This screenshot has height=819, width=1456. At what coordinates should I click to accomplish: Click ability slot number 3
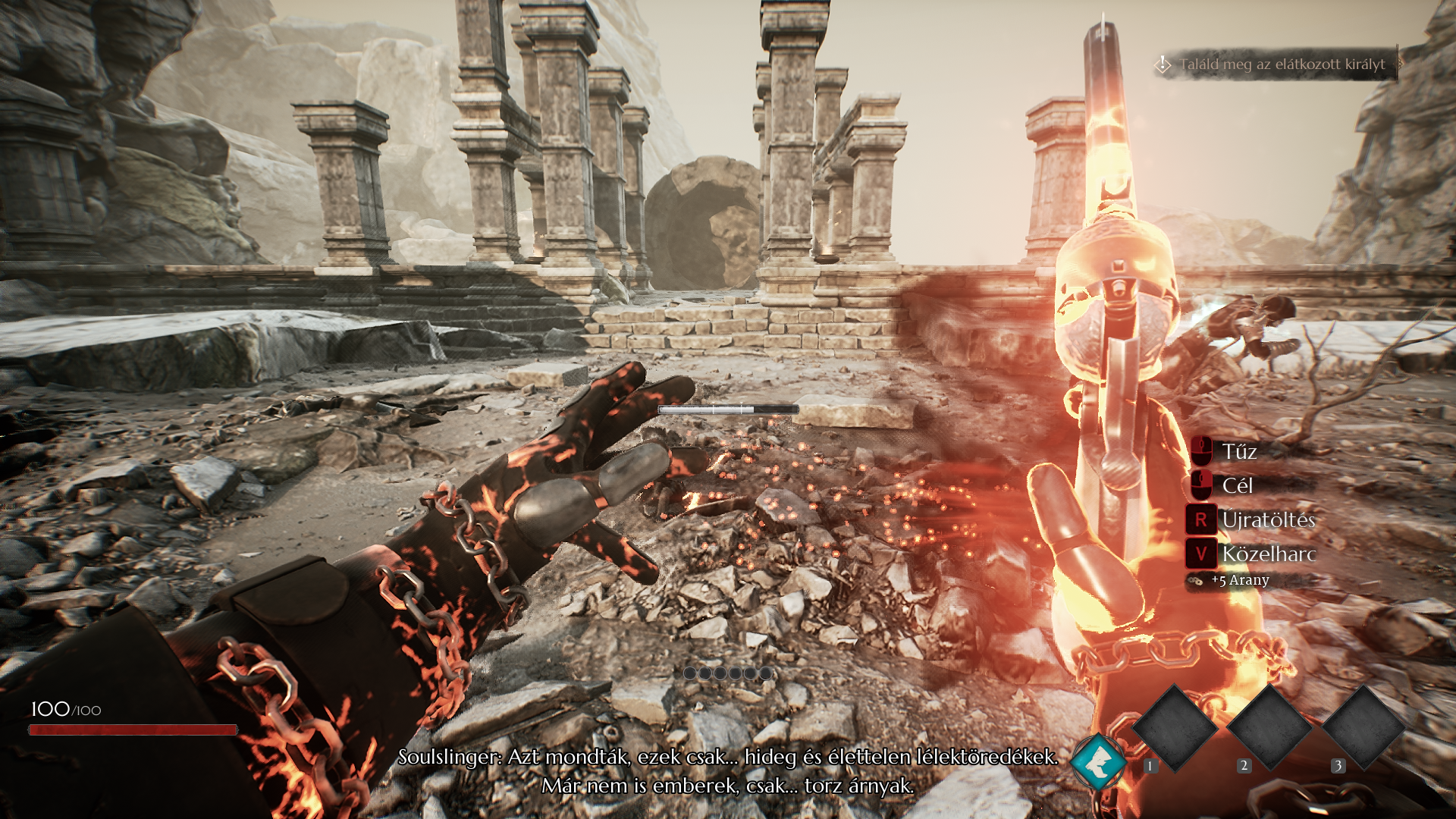(1363, 726)
